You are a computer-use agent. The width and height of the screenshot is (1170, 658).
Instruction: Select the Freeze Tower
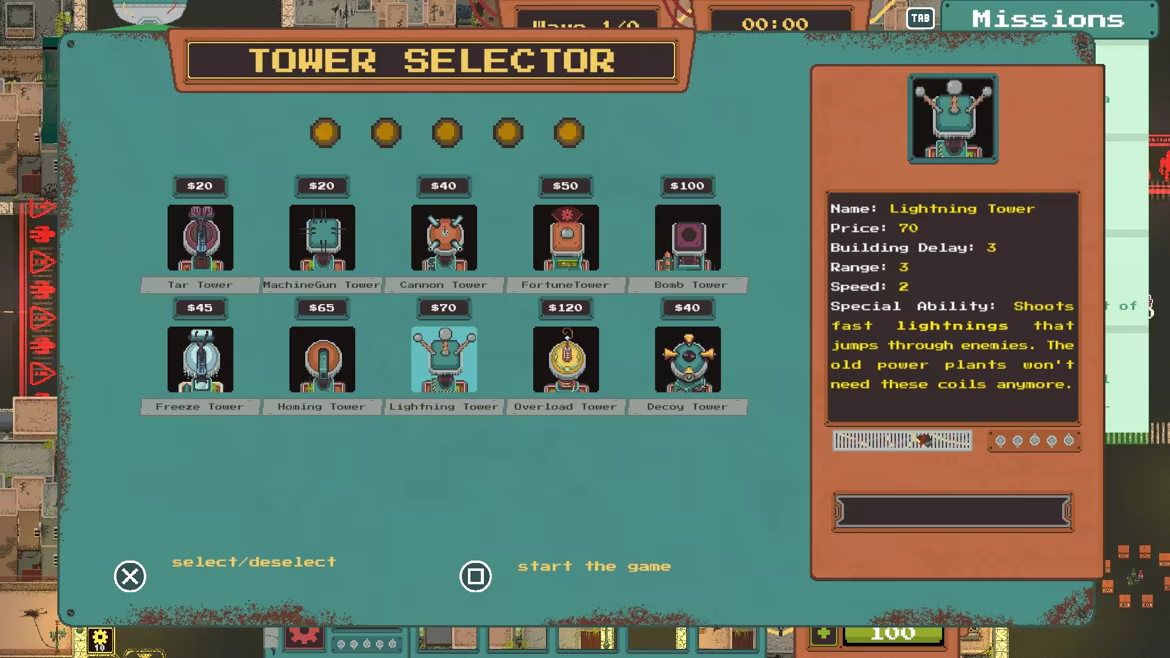click(x=200, y=360)
